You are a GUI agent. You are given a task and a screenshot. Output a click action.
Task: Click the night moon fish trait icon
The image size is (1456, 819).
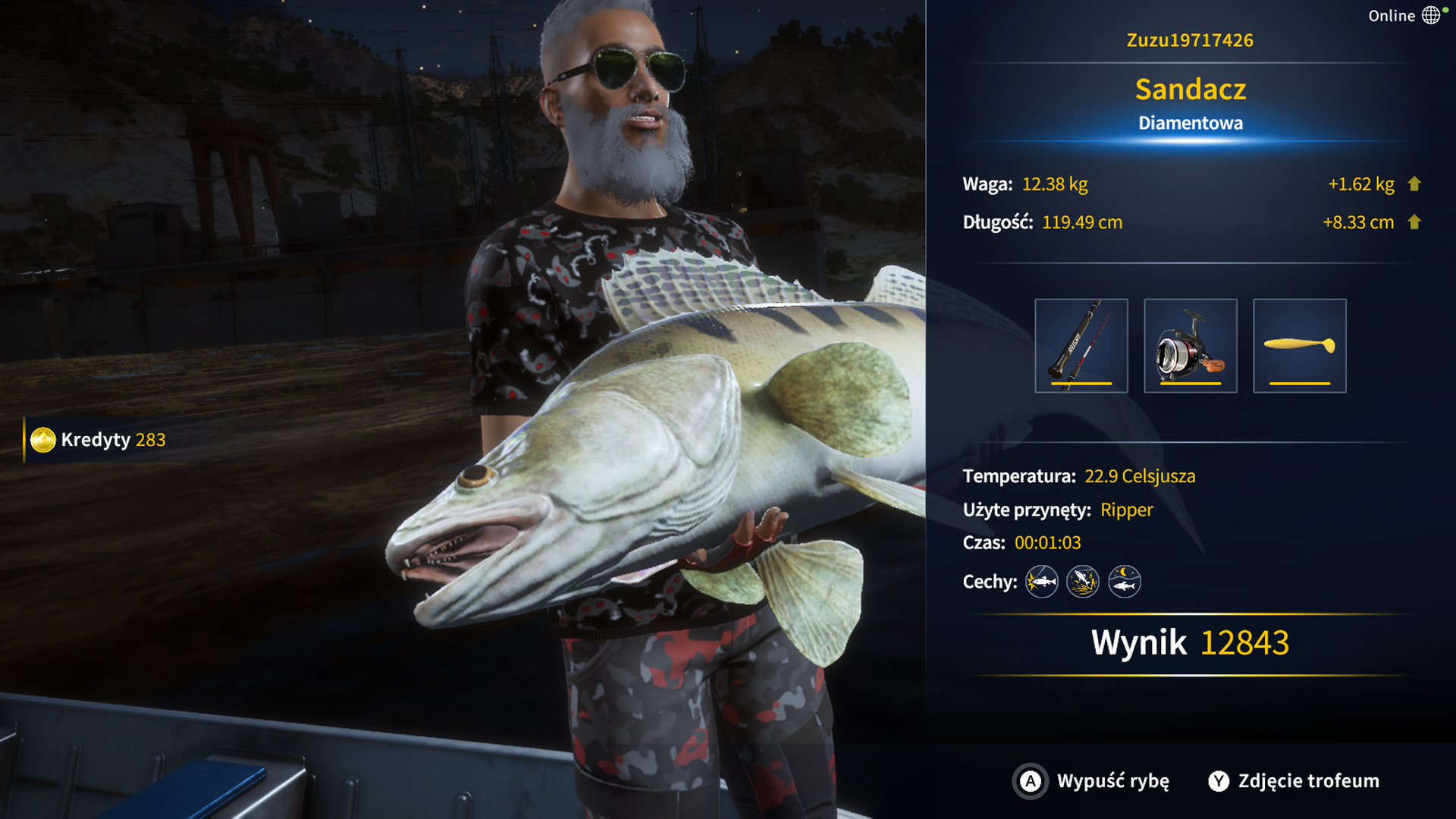click(1124, 582)
